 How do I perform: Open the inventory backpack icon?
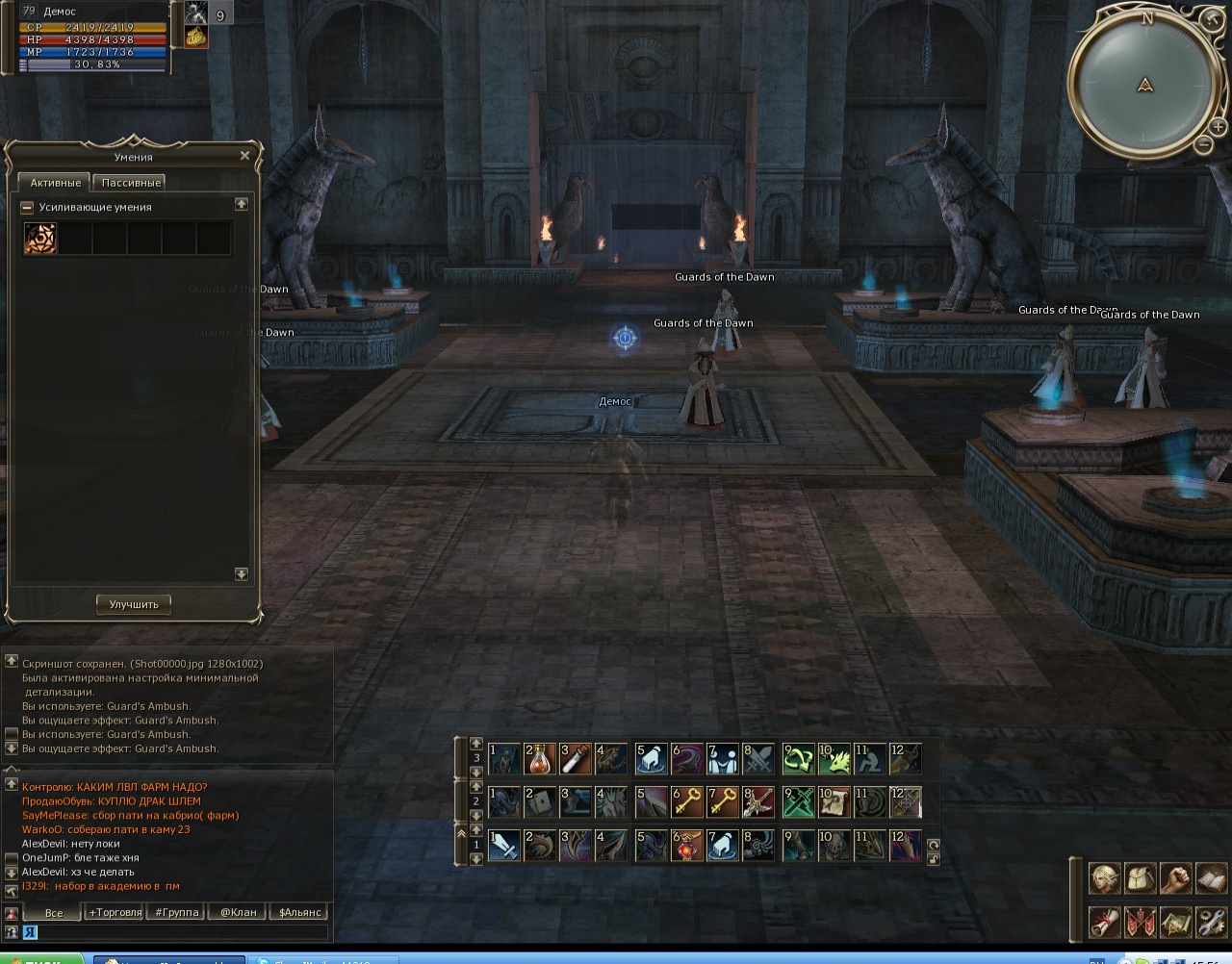point(1140,878)
